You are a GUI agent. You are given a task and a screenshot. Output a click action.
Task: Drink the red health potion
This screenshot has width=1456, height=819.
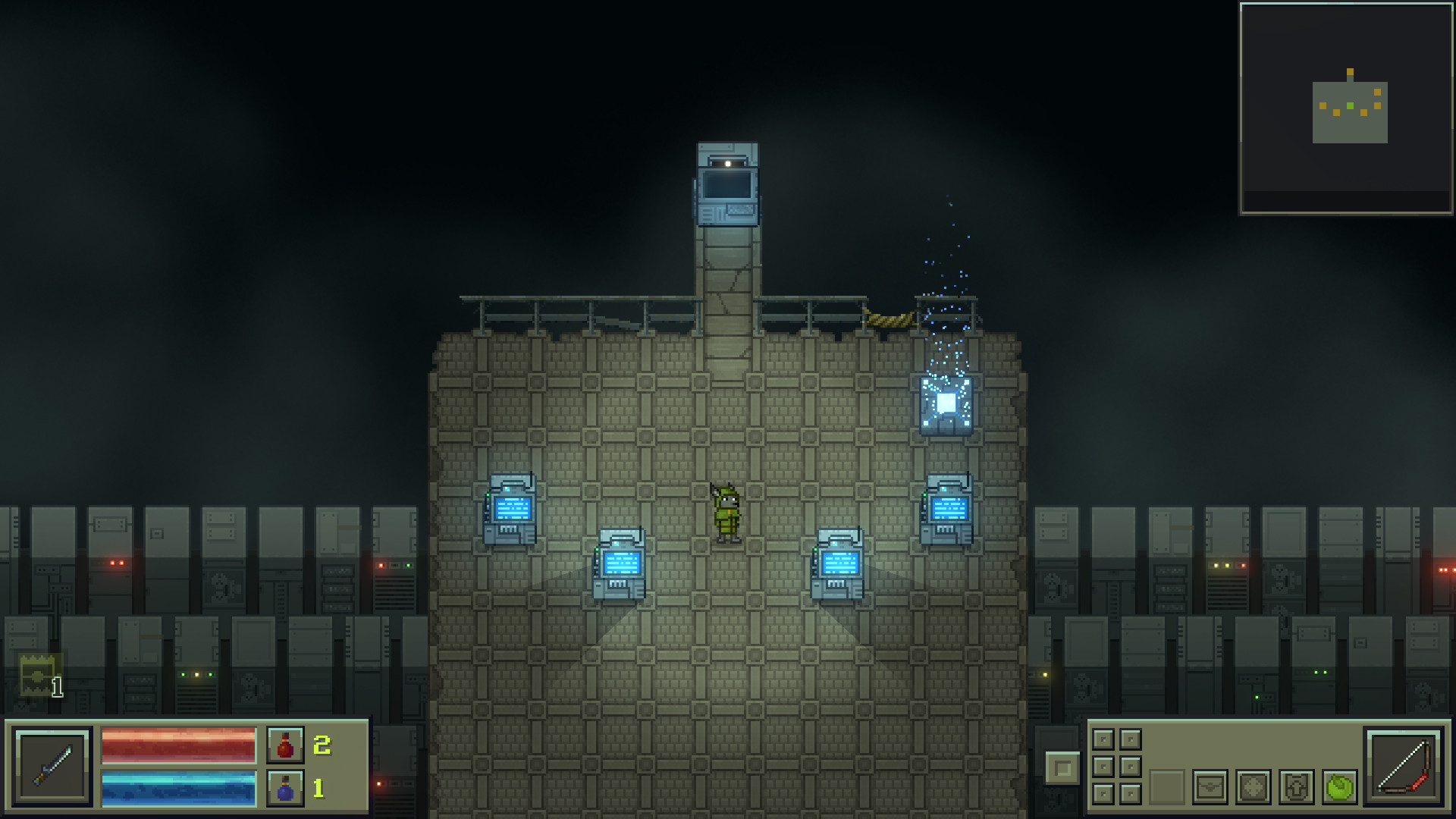pyautogui.click(x=287, y=746)
